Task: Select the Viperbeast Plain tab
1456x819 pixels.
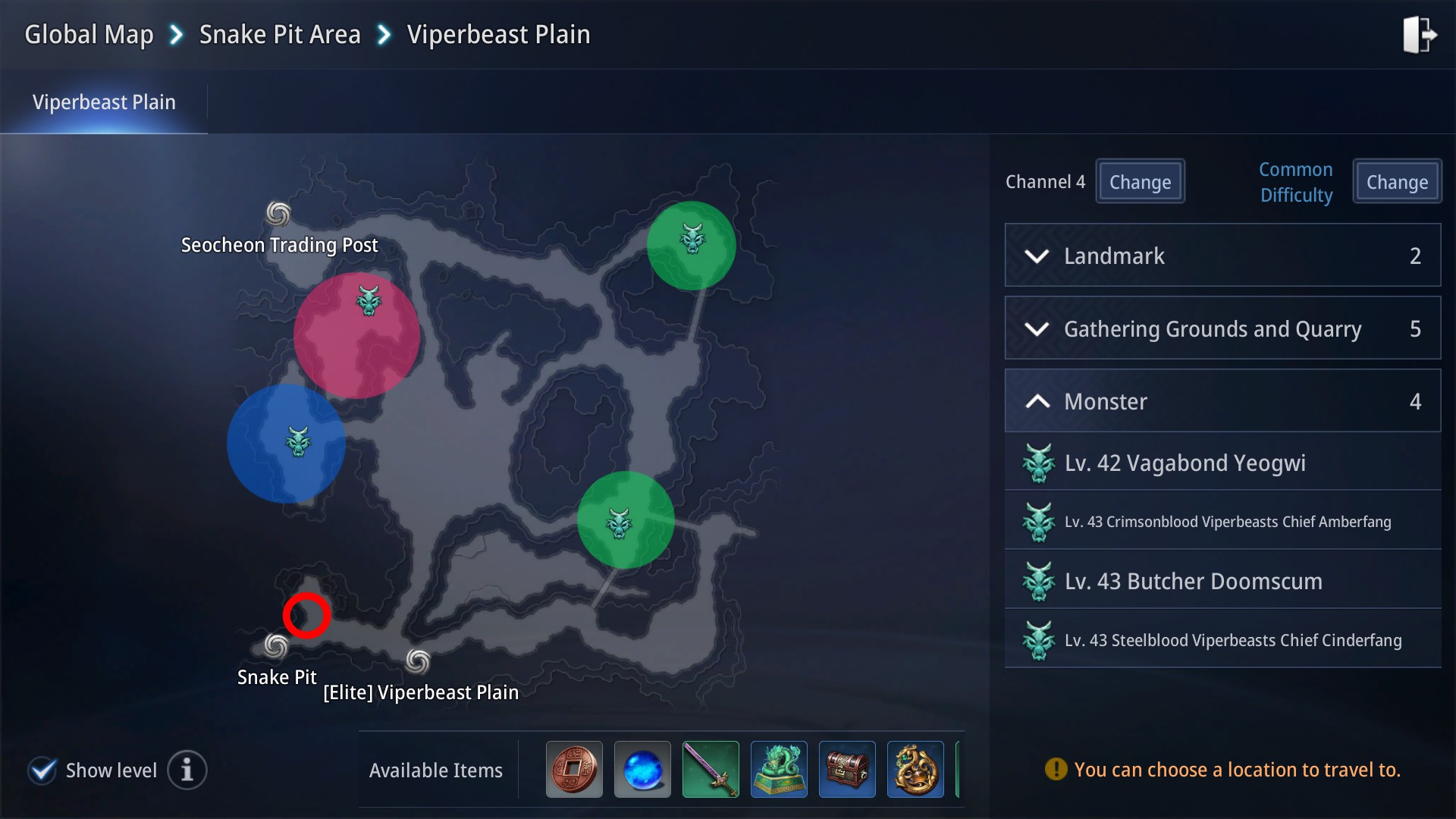Action: coord(104,102)
